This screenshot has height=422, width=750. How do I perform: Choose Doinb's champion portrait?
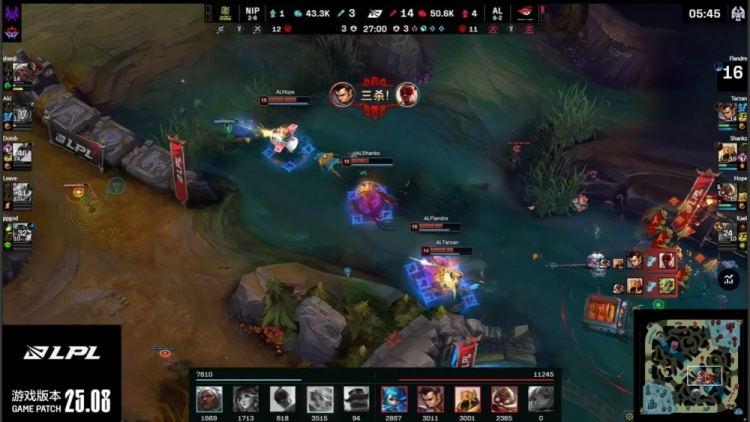tap(19, 153)
